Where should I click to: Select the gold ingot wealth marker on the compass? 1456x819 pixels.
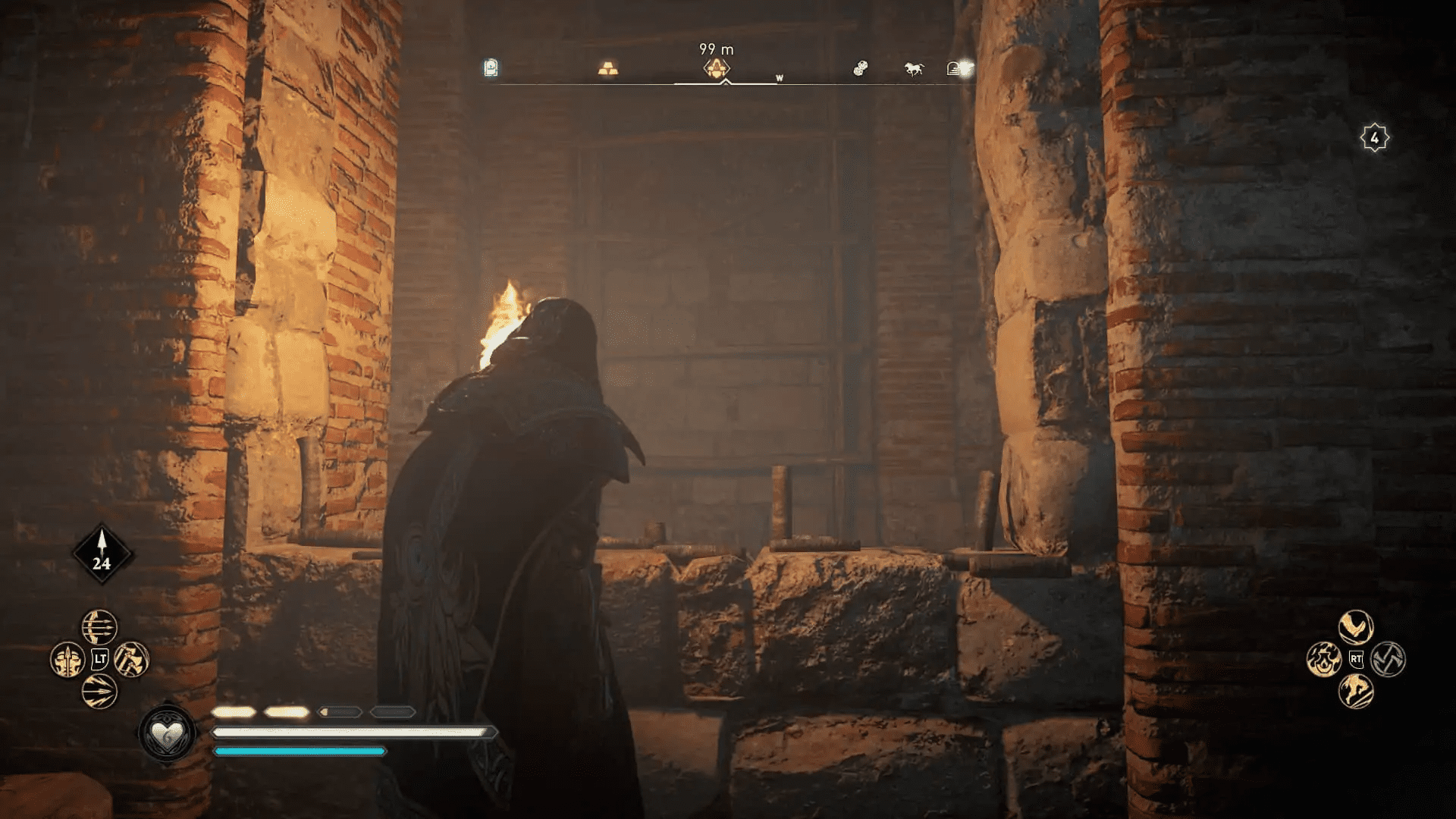click(608, 69)
